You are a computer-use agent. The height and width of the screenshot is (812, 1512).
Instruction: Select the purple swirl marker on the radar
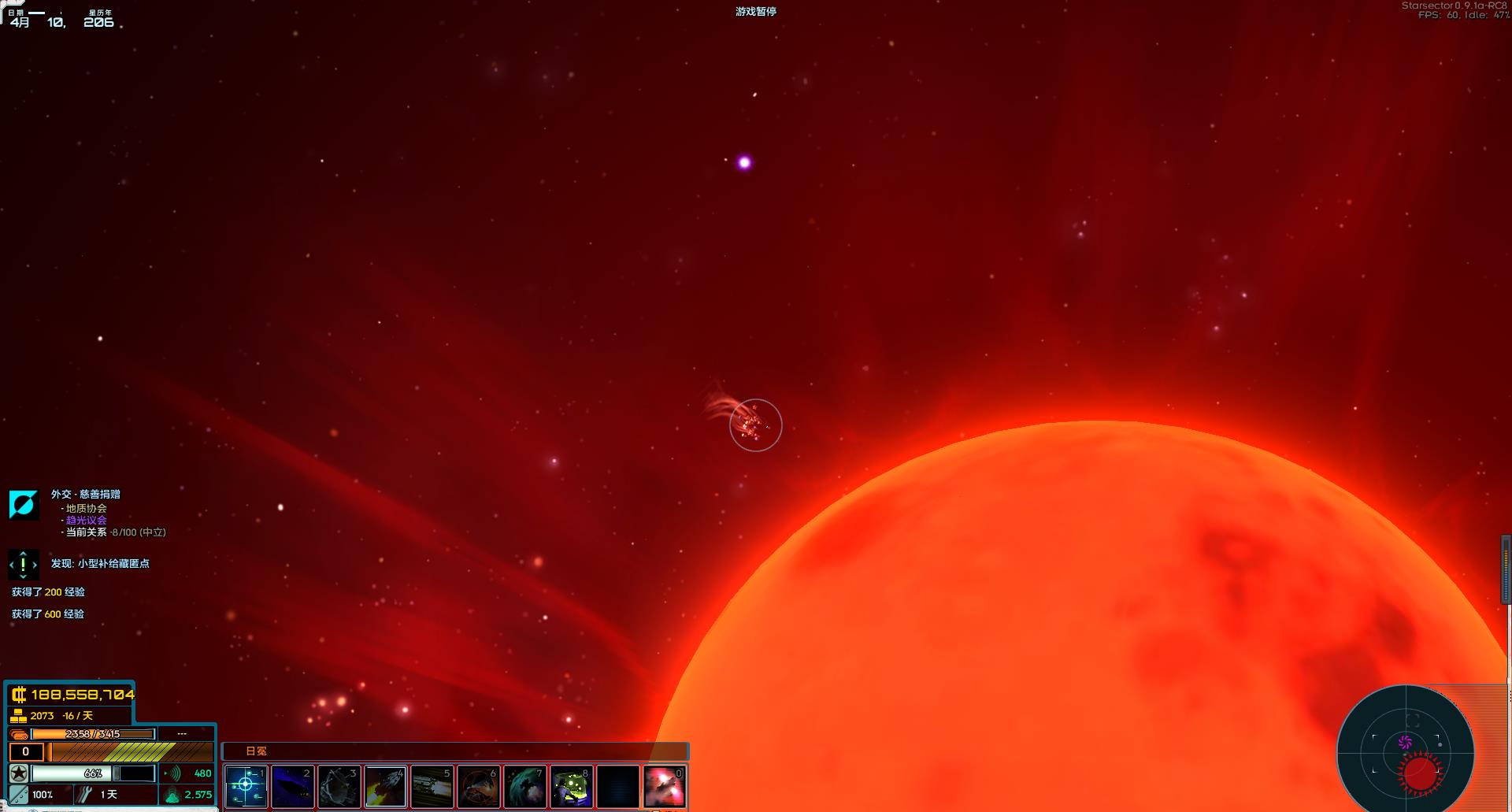[1405, 742]
